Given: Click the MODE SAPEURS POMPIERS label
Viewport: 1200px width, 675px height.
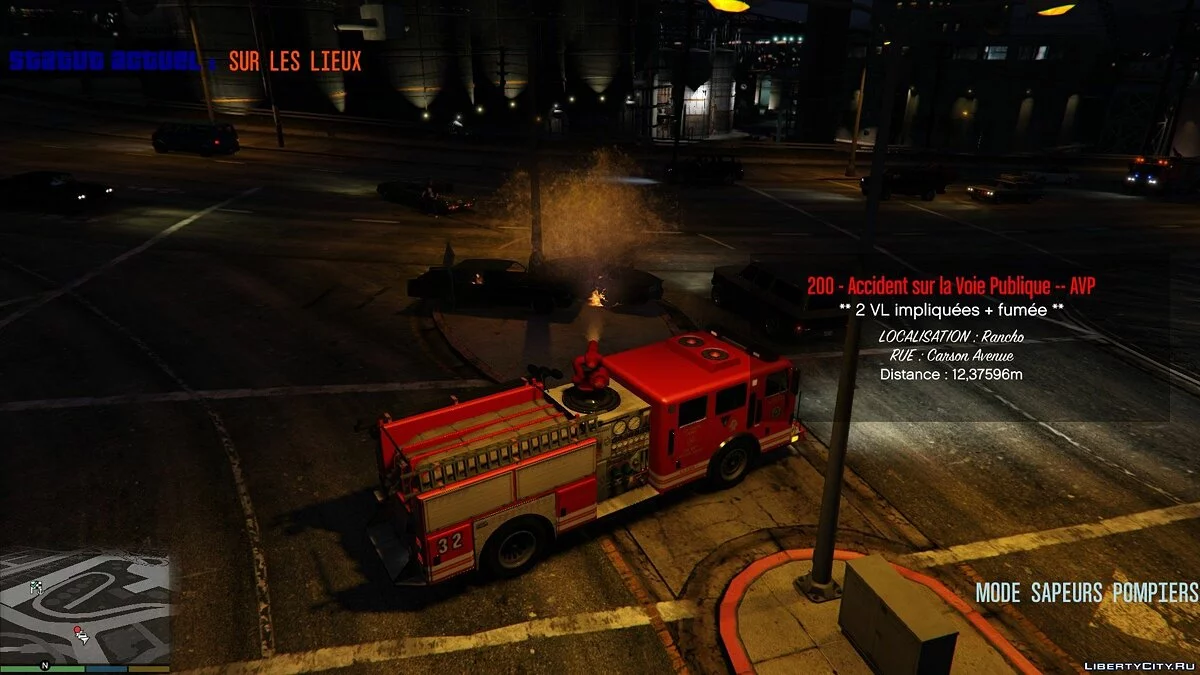Looking at the screenshot, I should (x=1086, y=592).
